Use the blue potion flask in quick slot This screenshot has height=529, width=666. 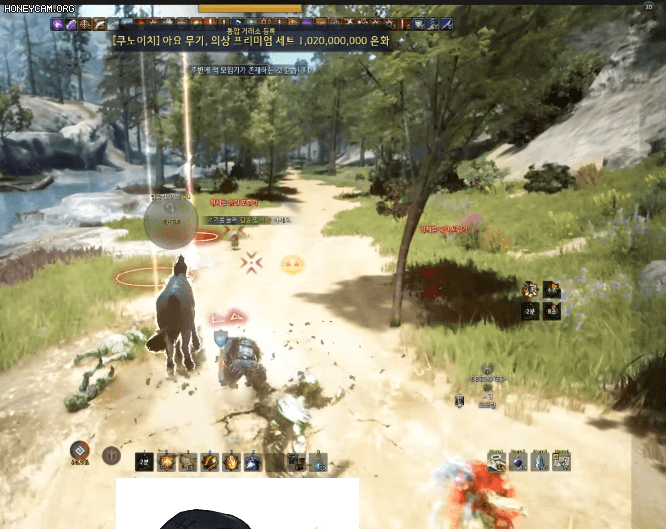(x=319, y=462)
